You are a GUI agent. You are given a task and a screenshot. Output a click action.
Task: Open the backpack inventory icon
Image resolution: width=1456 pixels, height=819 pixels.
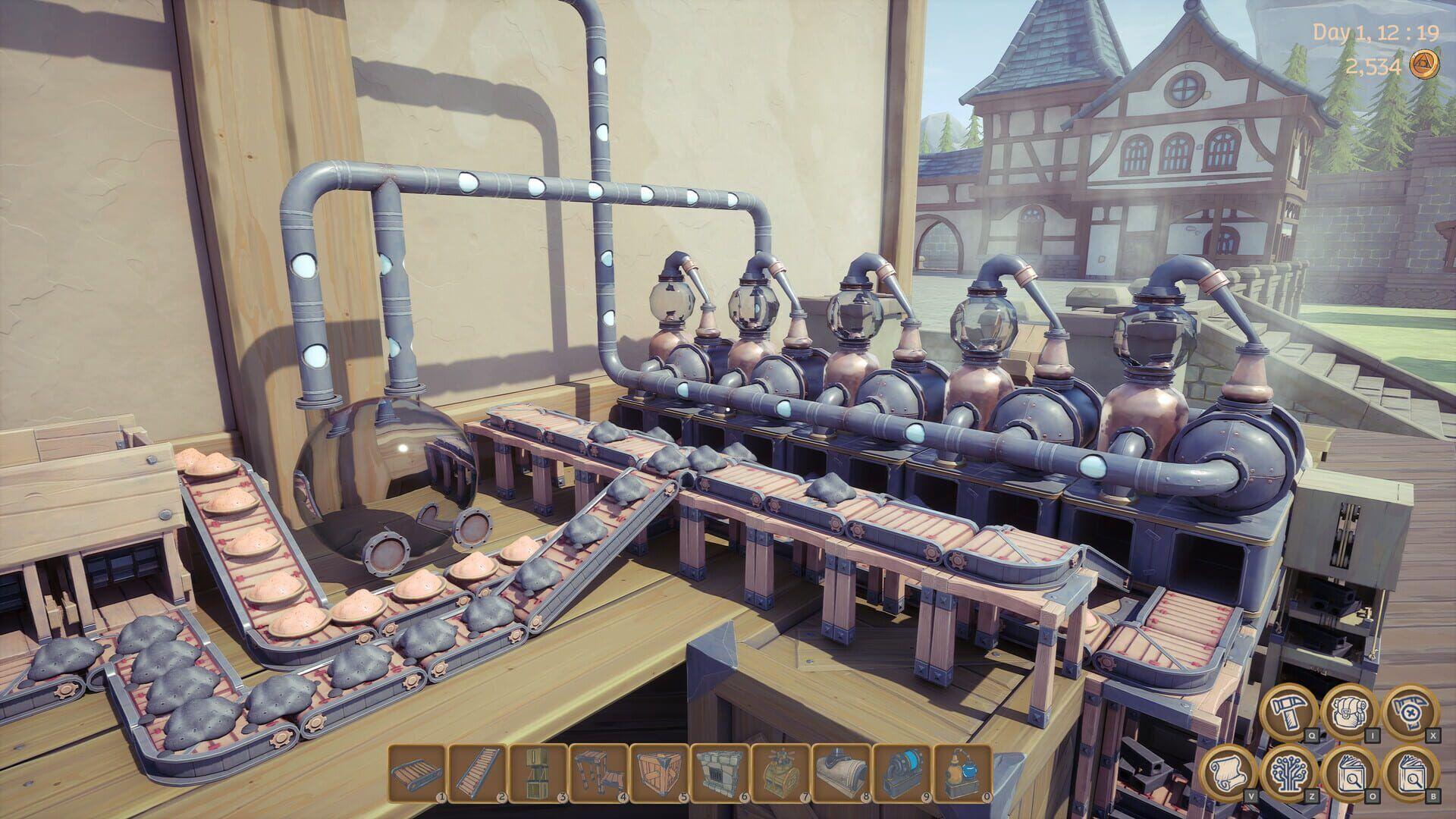[x=1350, y=714]
